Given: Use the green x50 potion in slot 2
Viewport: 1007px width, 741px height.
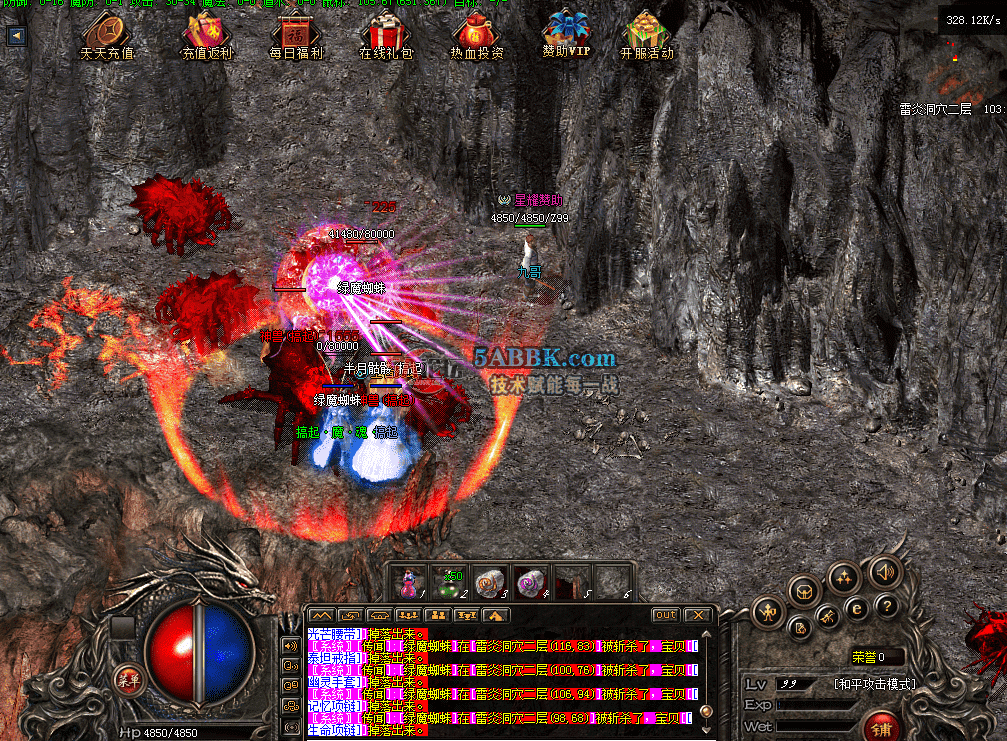Looking at the screenshot, I should coord(447,582).
